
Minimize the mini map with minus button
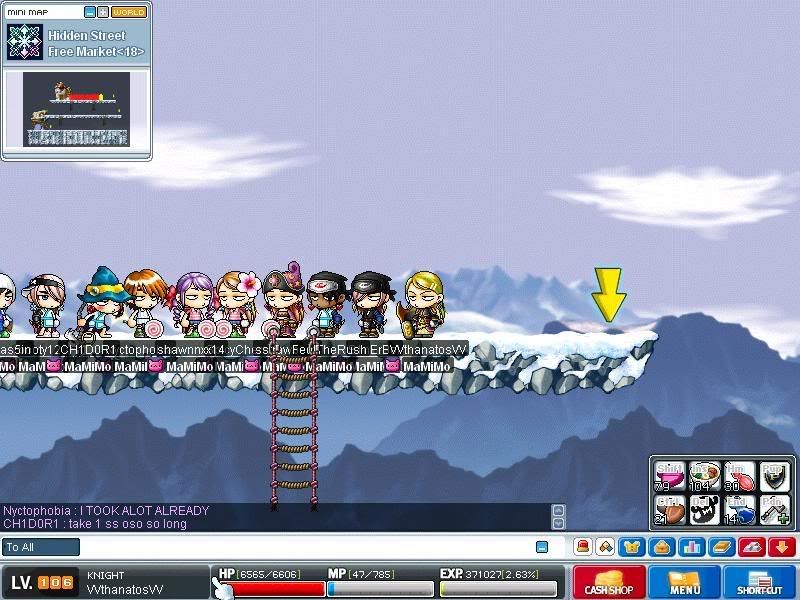pyautogui.click(x=89, y=12)
